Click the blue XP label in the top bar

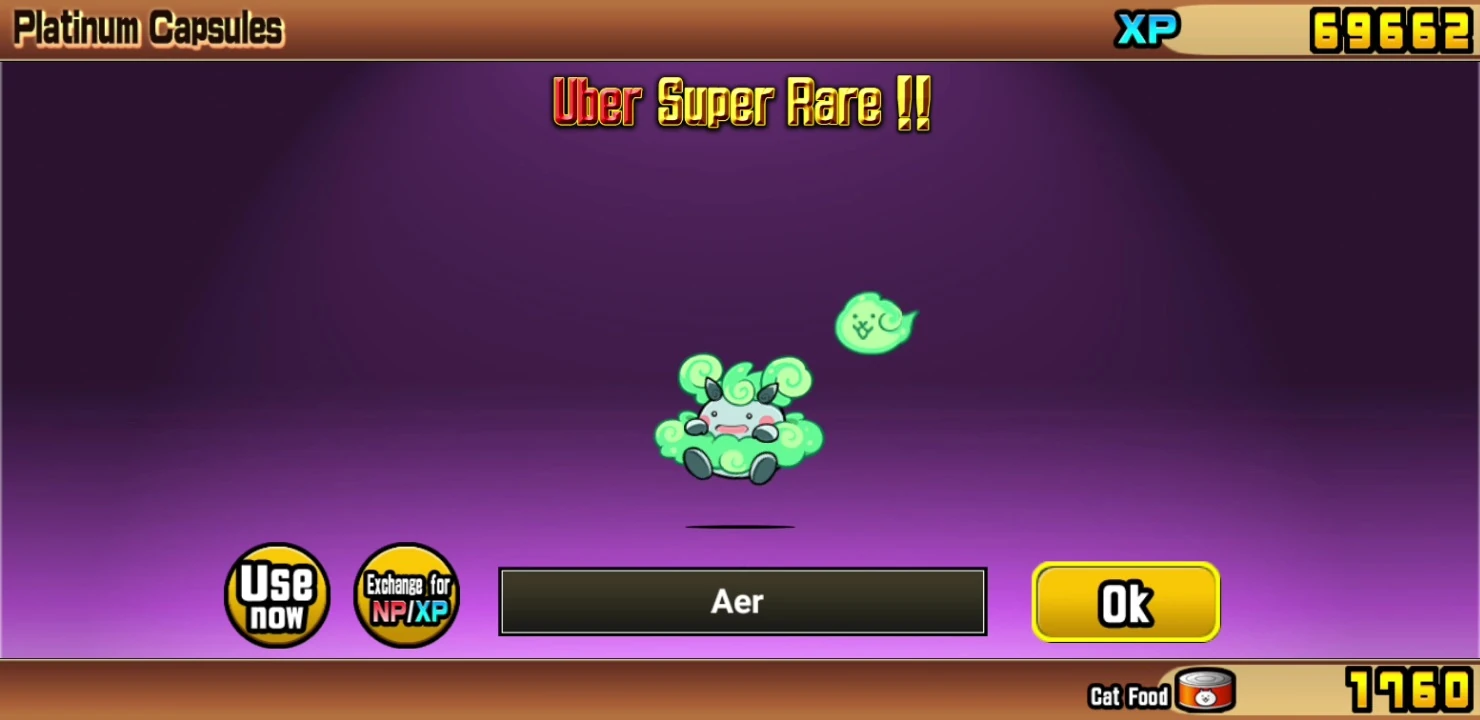coord(1146,30)
